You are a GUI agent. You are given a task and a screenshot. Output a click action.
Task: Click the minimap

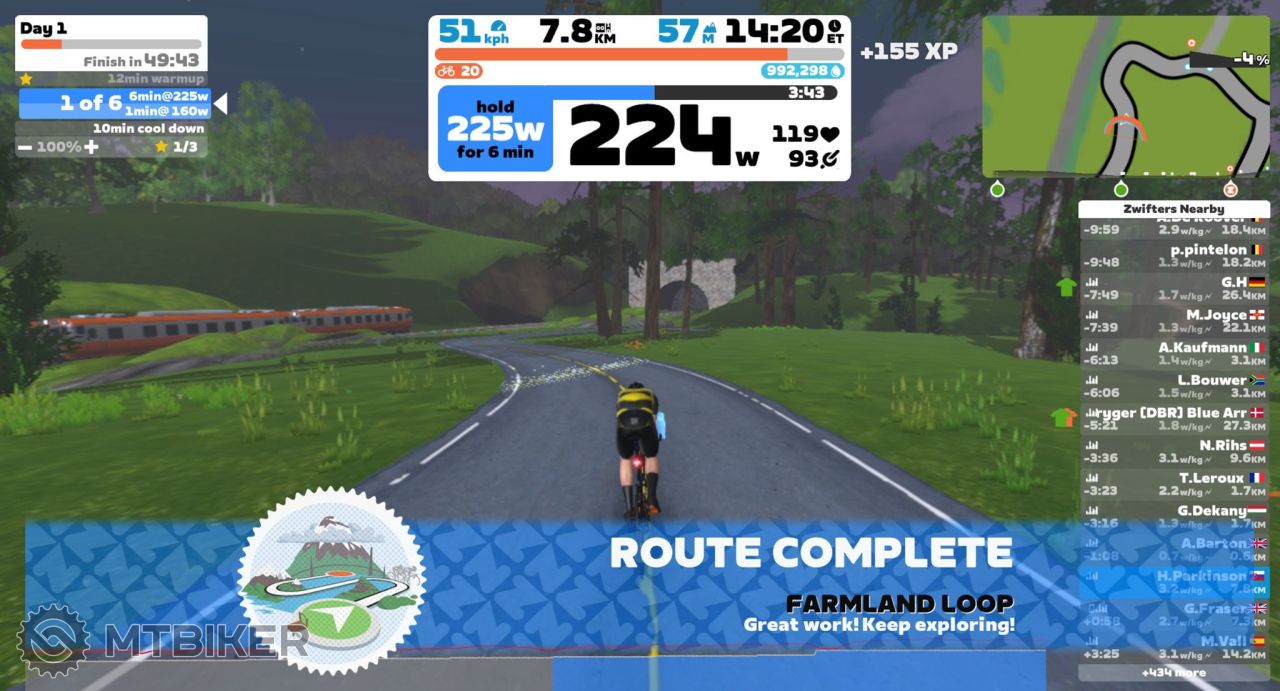point(1125,96)
